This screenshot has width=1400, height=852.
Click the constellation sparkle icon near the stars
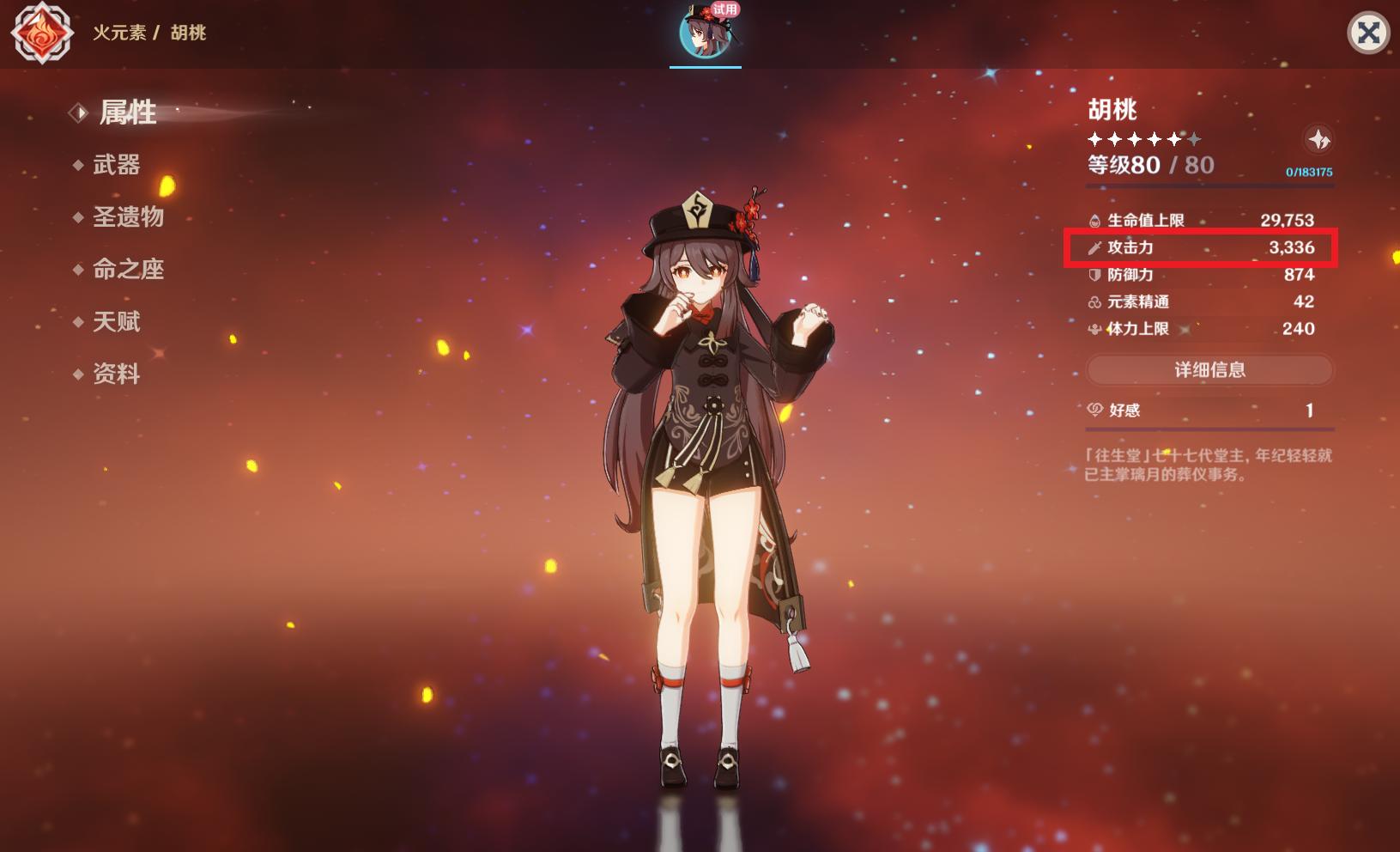point(1320,139)
